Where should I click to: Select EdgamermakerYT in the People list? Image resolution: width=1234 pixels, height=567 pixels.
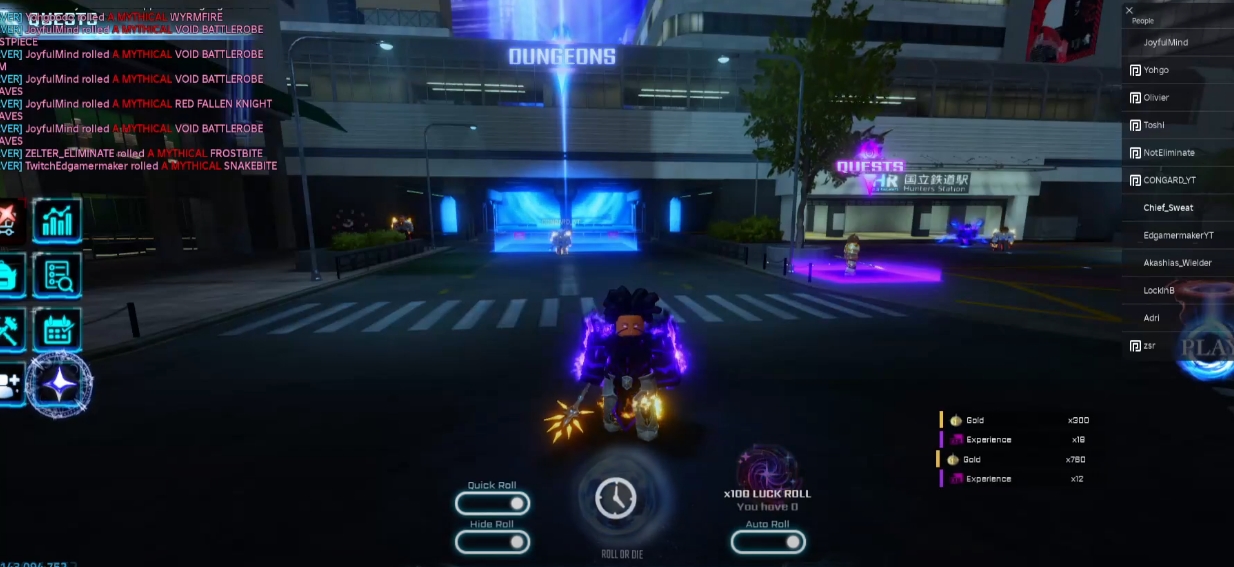click(1178, 235)
